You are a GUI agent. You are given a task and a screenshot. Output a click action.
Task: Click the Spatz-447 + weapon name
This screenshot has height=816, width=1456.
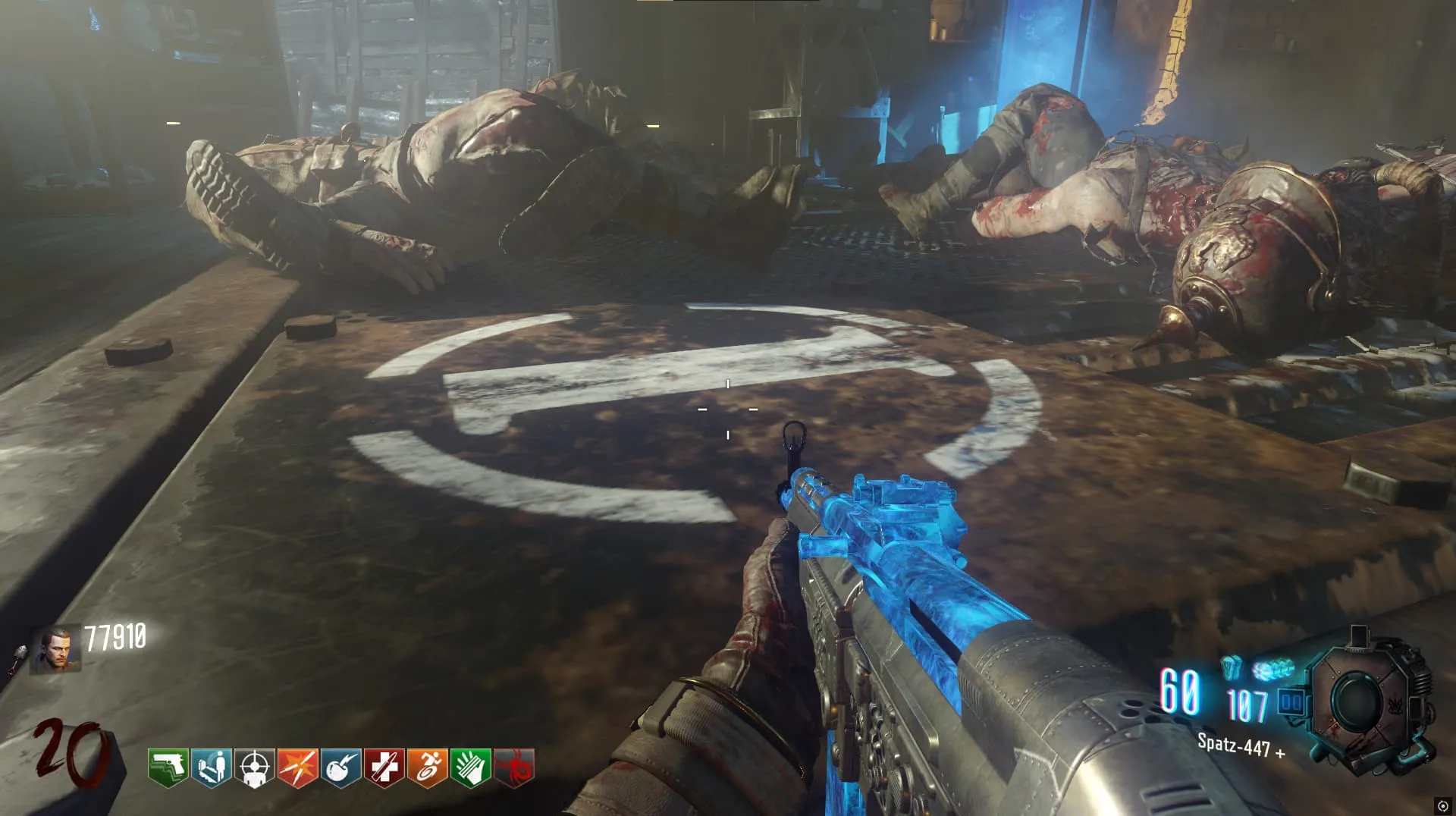pos(1241,745)
